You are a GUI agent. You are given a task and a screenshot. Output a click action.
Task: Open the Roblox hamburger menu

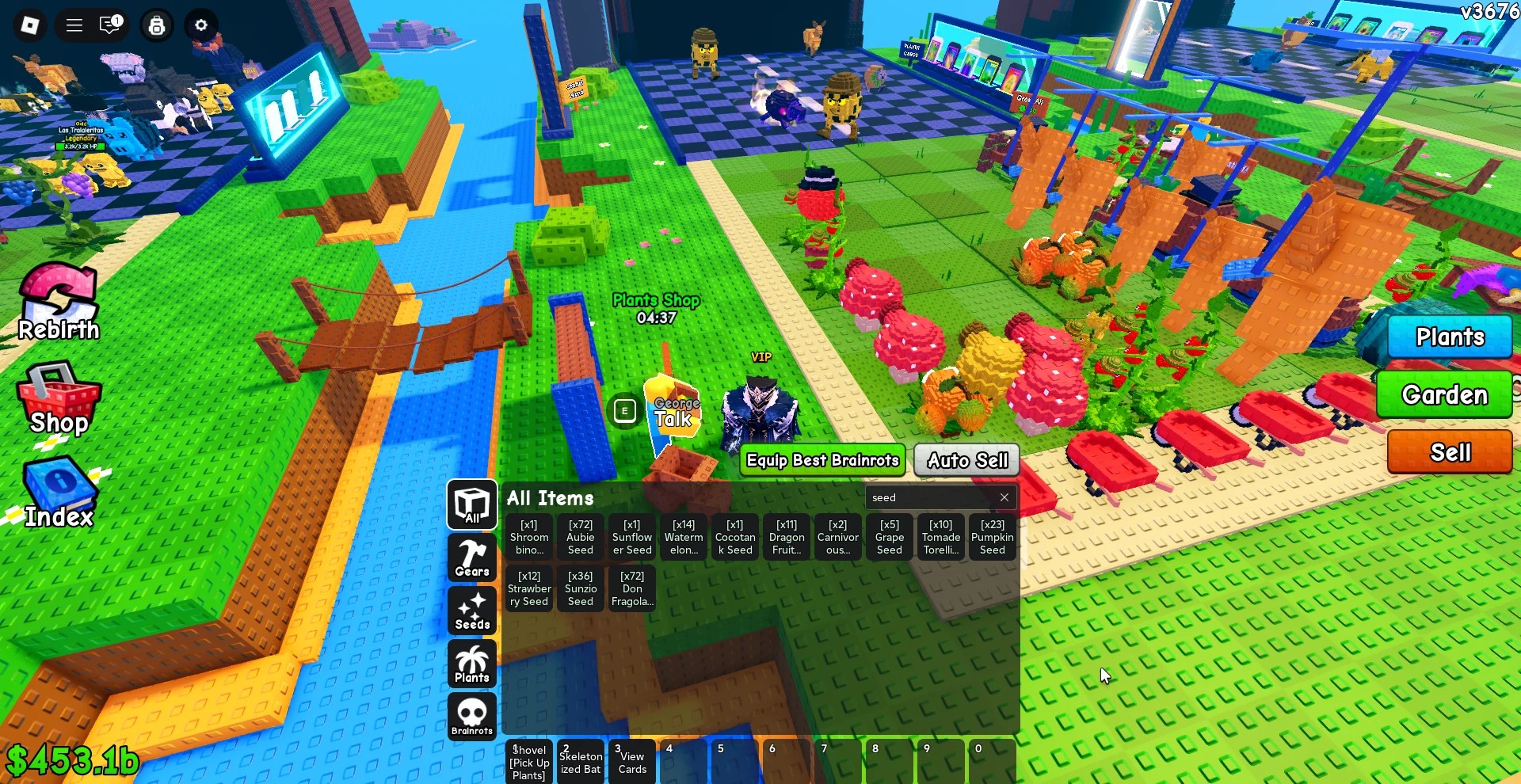pyautogui.click(x=74, y=25)
